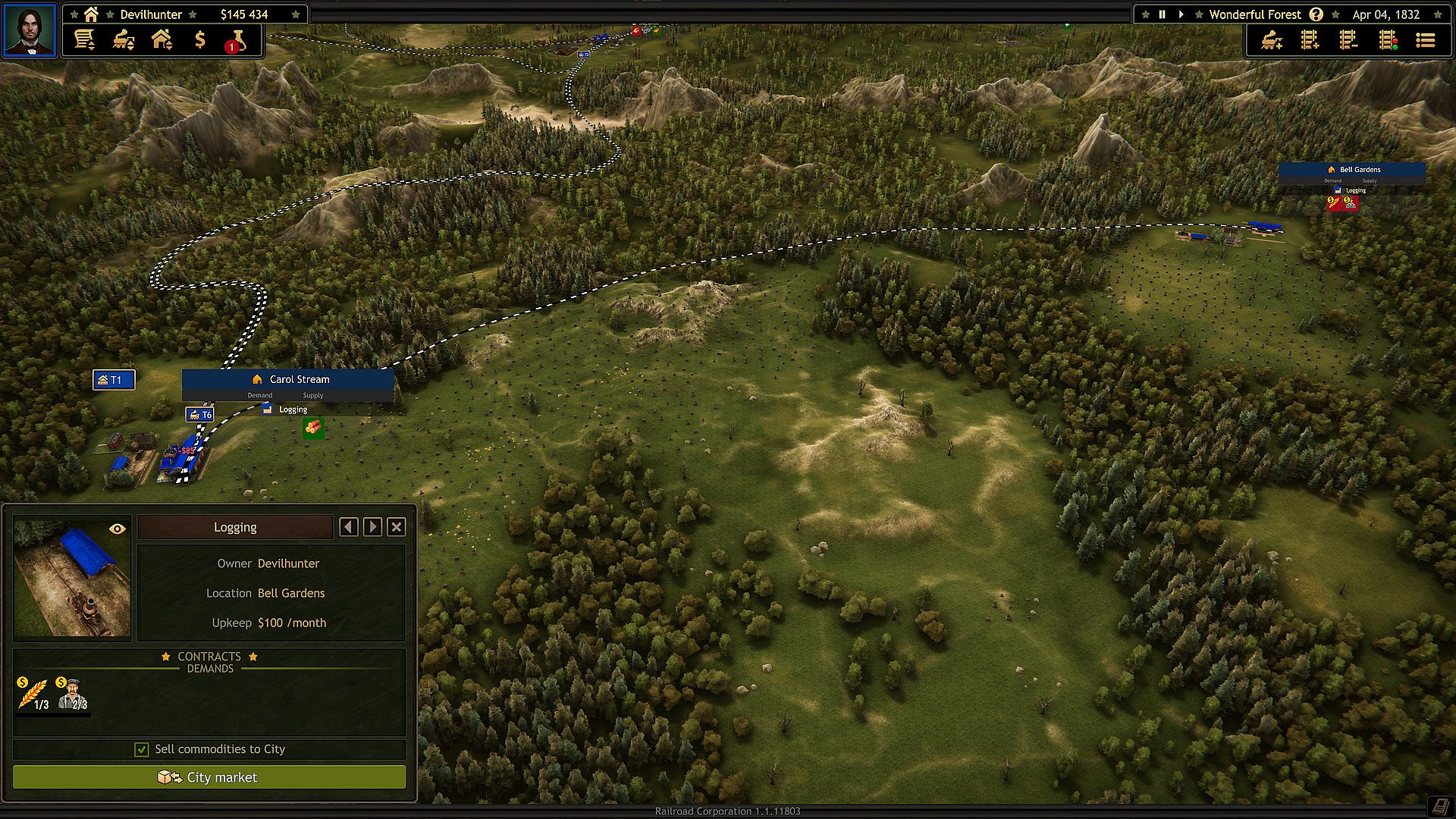Resume game with the play arrow
Viewport: 1456px width, 819px height.
(x=1181, y=14)
